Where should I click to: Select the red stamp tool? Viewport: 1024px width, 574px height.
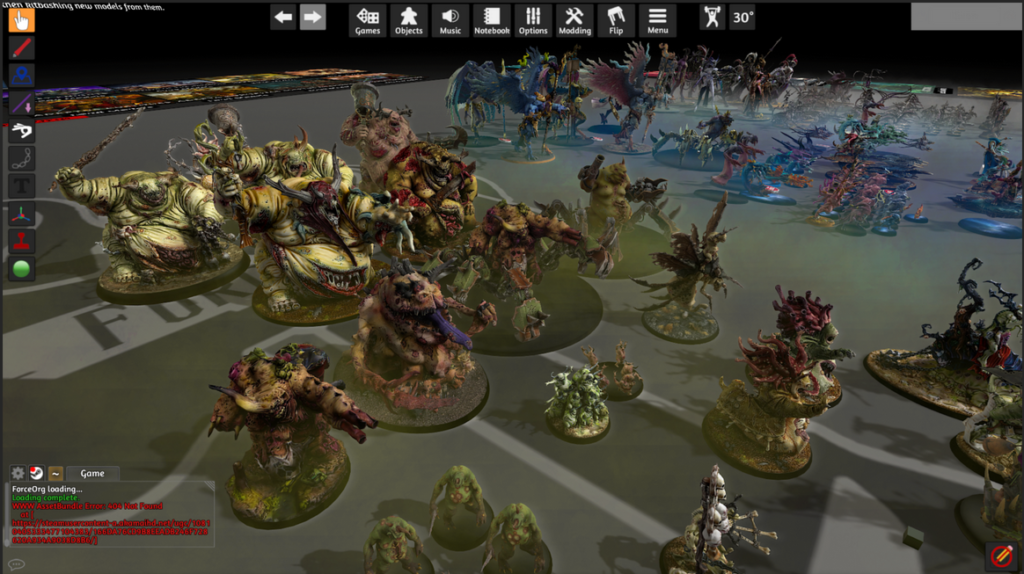click(22, 241)
